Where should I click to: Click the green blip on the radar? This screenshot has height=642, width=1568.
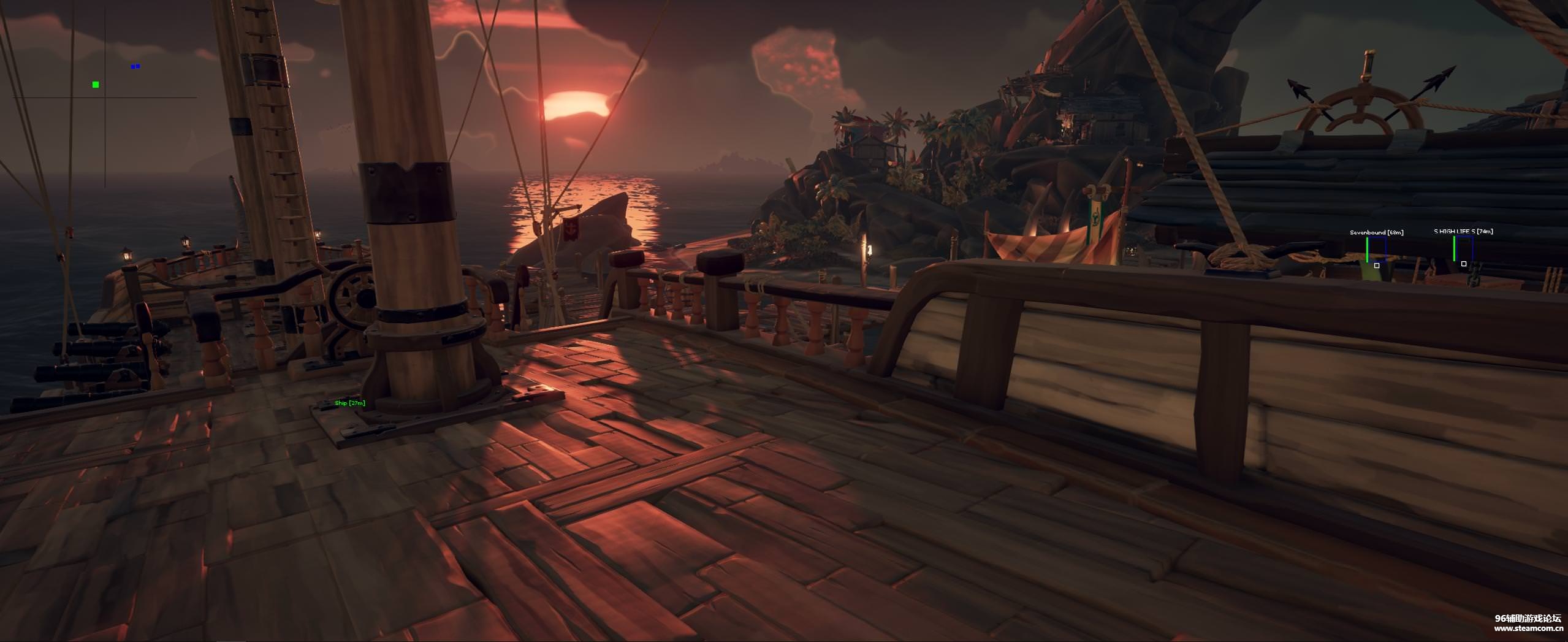pyautogui.click(x=96, y=85)
